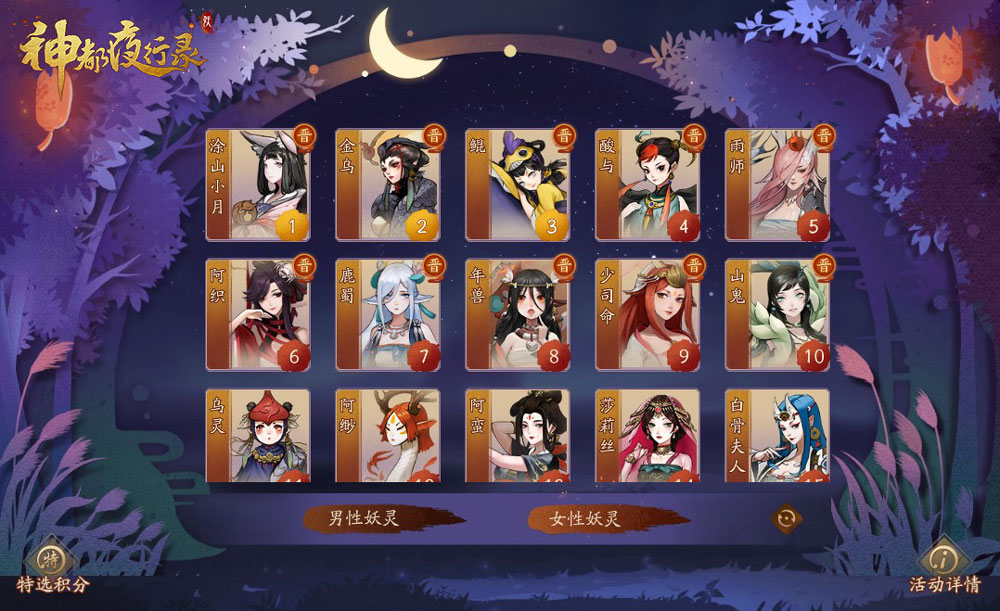Viewport: 1000px width, 611px height.
Task: Click the circular refresh icon
Action: pos(786,519)
